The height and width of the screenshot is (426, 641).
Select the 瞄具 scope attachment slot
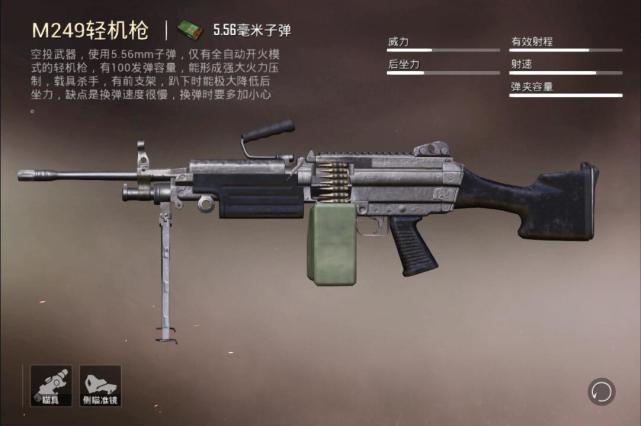[49, 384]
